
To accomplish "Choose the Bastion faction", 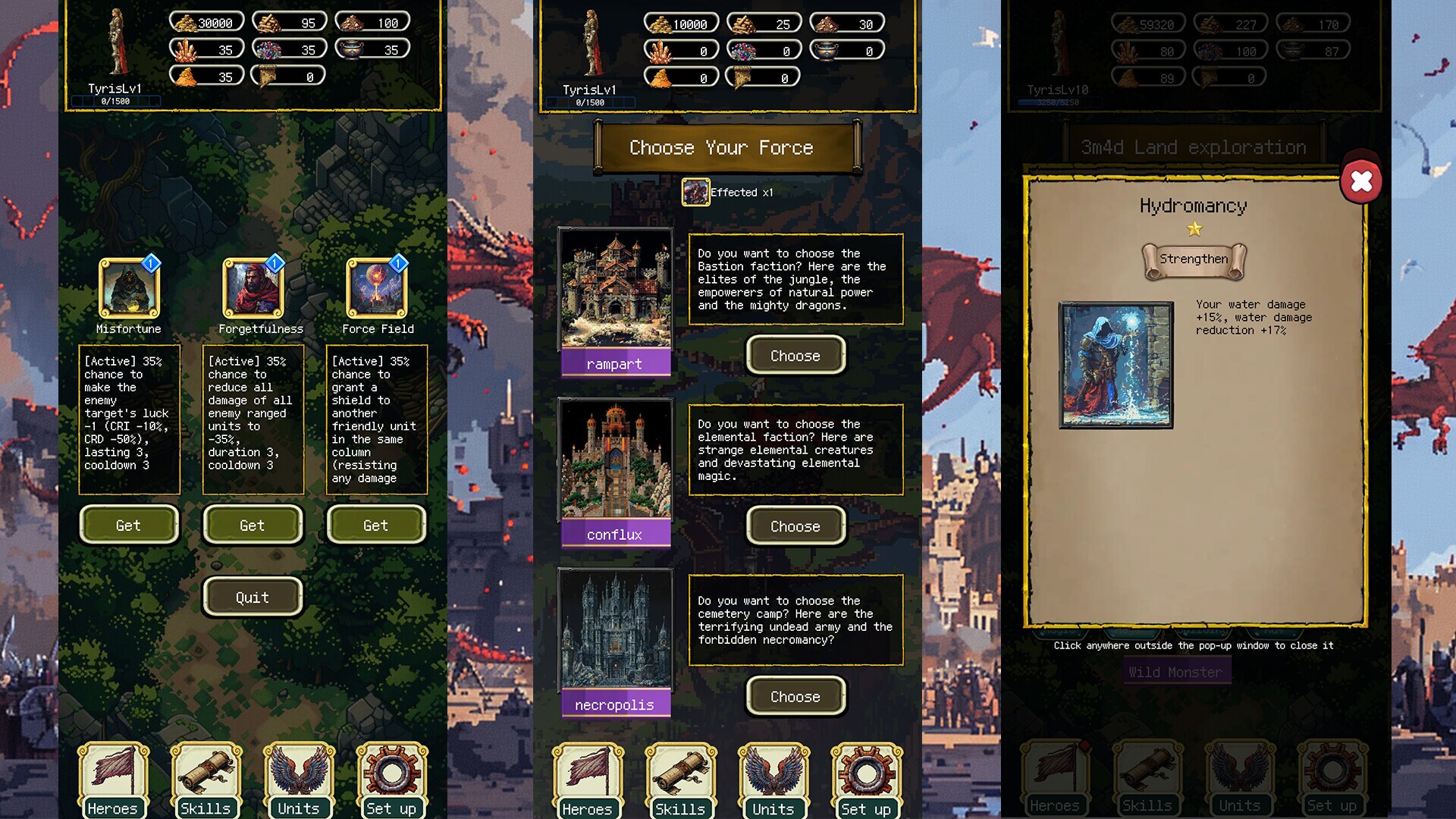I will 795,355.
